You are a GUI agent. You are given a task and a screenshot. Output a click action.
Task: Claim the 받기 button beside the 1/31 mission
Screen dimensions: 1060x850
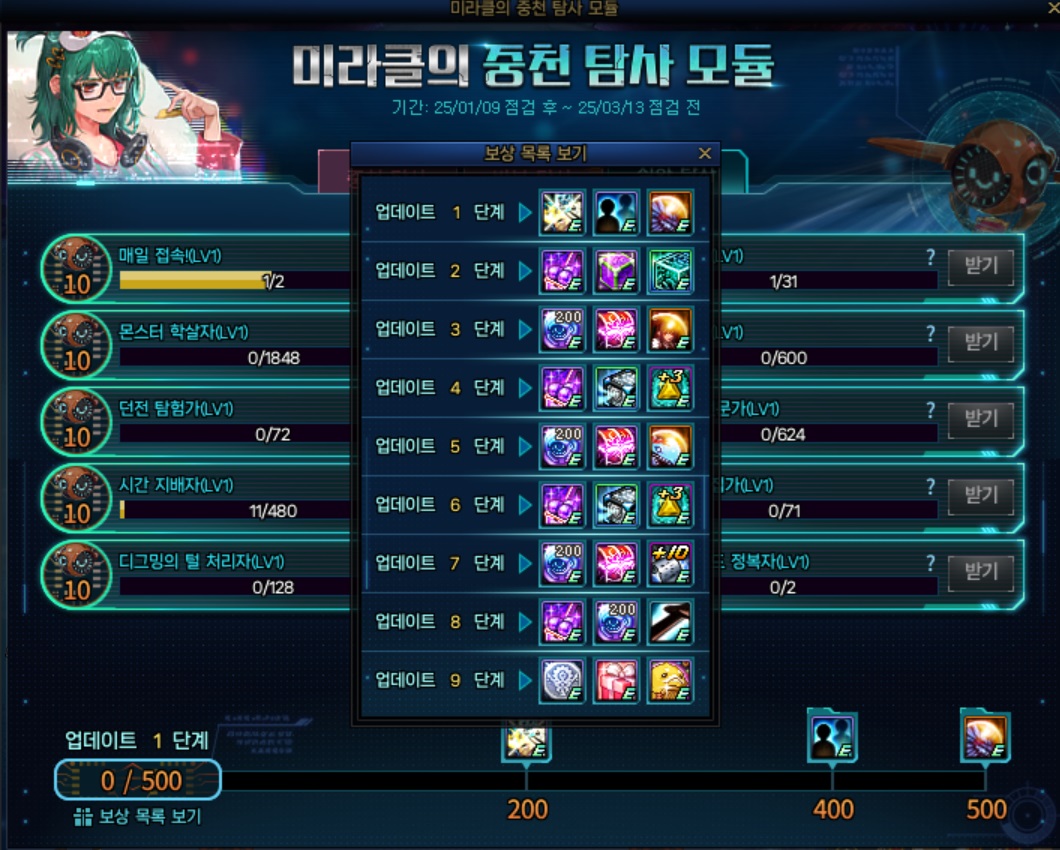[x=980, y=267]
